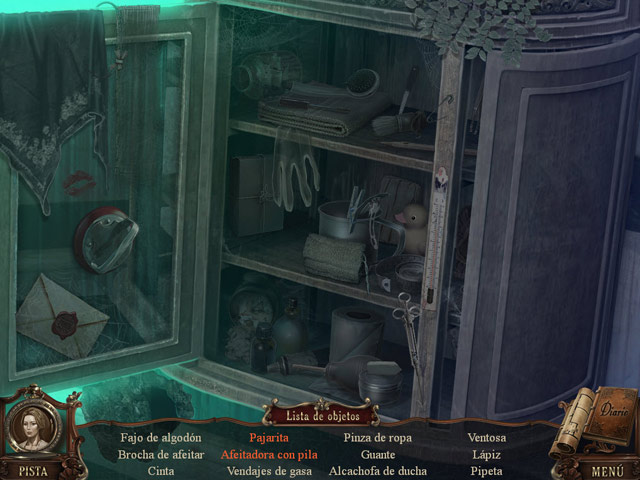The image size is (640, 480).
Task: Select 'Alcachofa de ducha' list entry
Action: tap(378, 471)
